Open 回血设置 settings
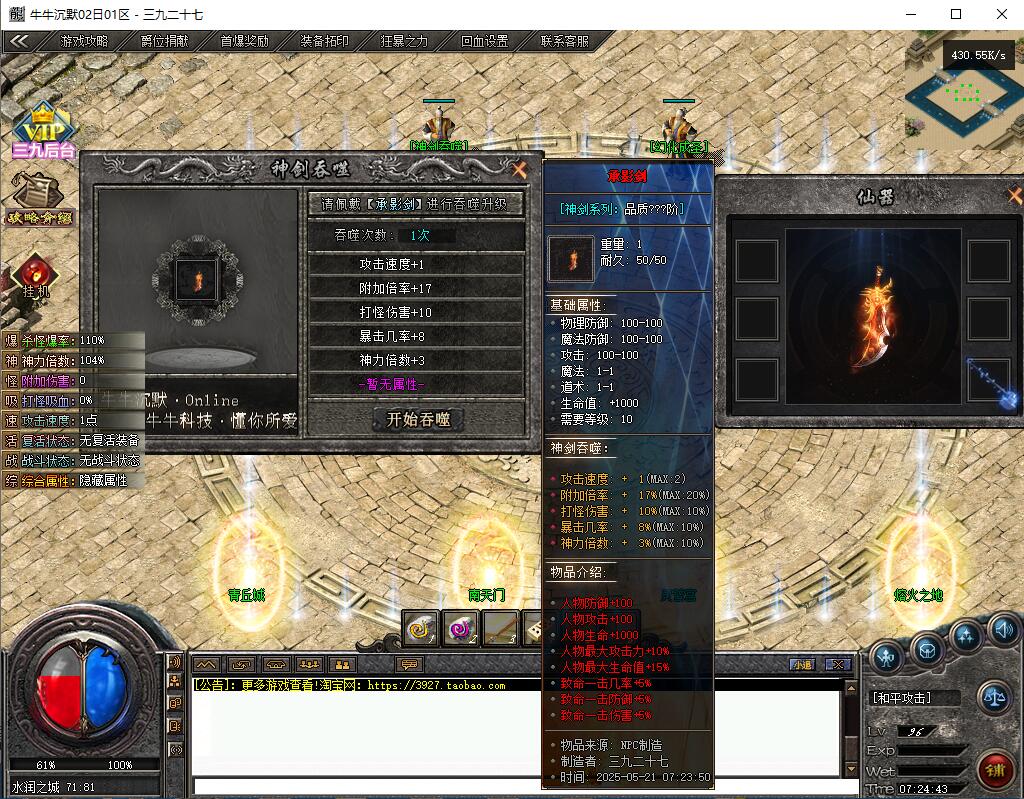 [485, 41]
